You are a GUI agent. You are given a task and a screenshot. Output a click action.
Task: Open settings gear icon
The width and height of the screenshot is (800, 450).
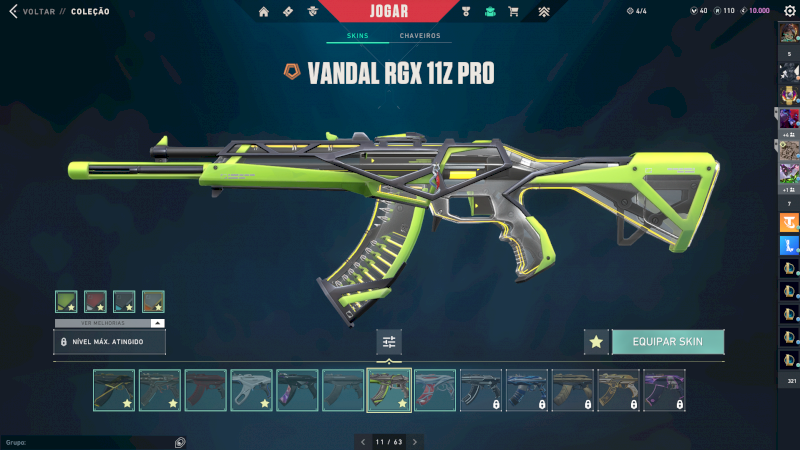(x=789, y=11)
